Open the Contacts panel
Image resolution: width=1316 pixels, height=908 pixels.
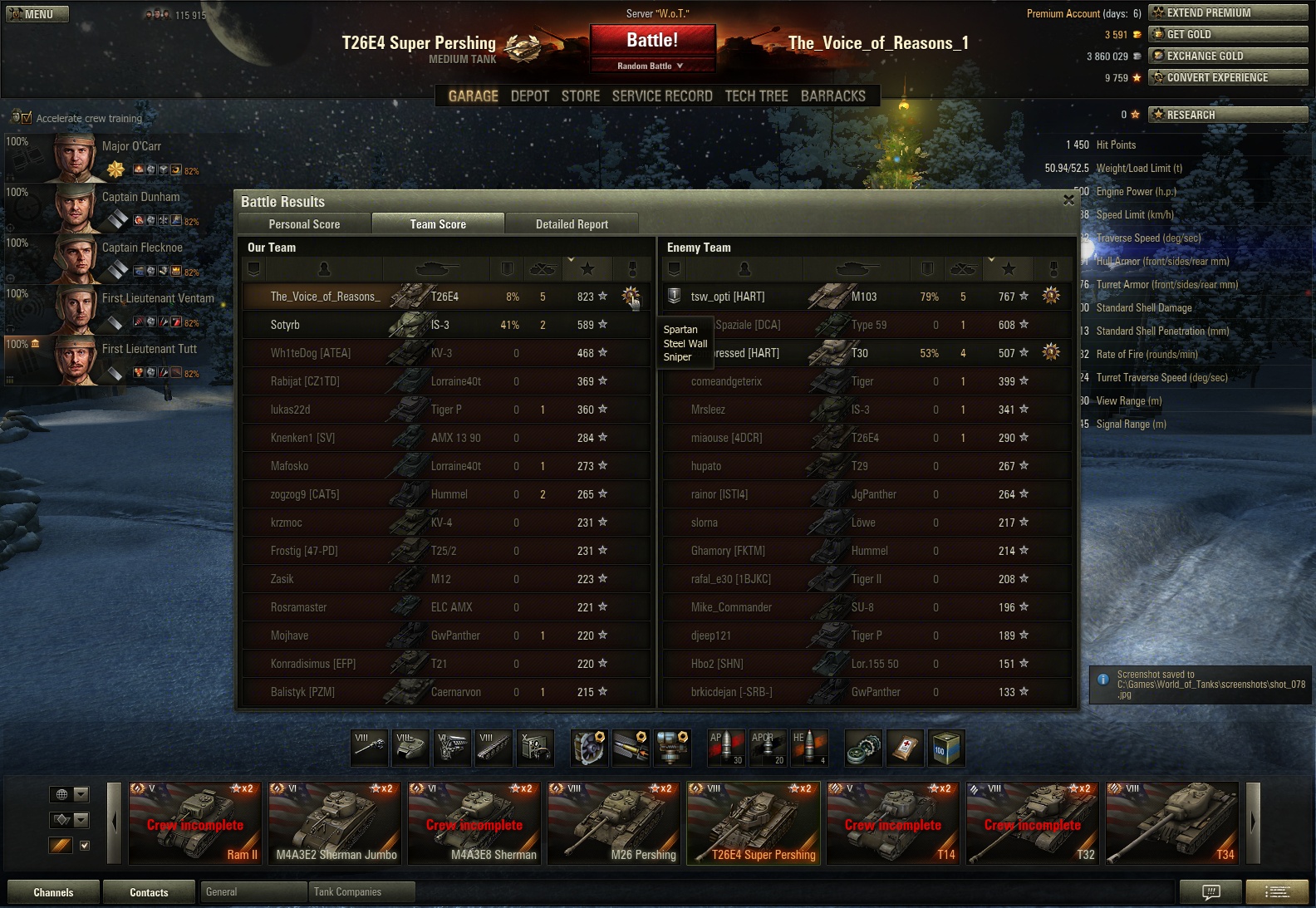(x=149, y=892)
